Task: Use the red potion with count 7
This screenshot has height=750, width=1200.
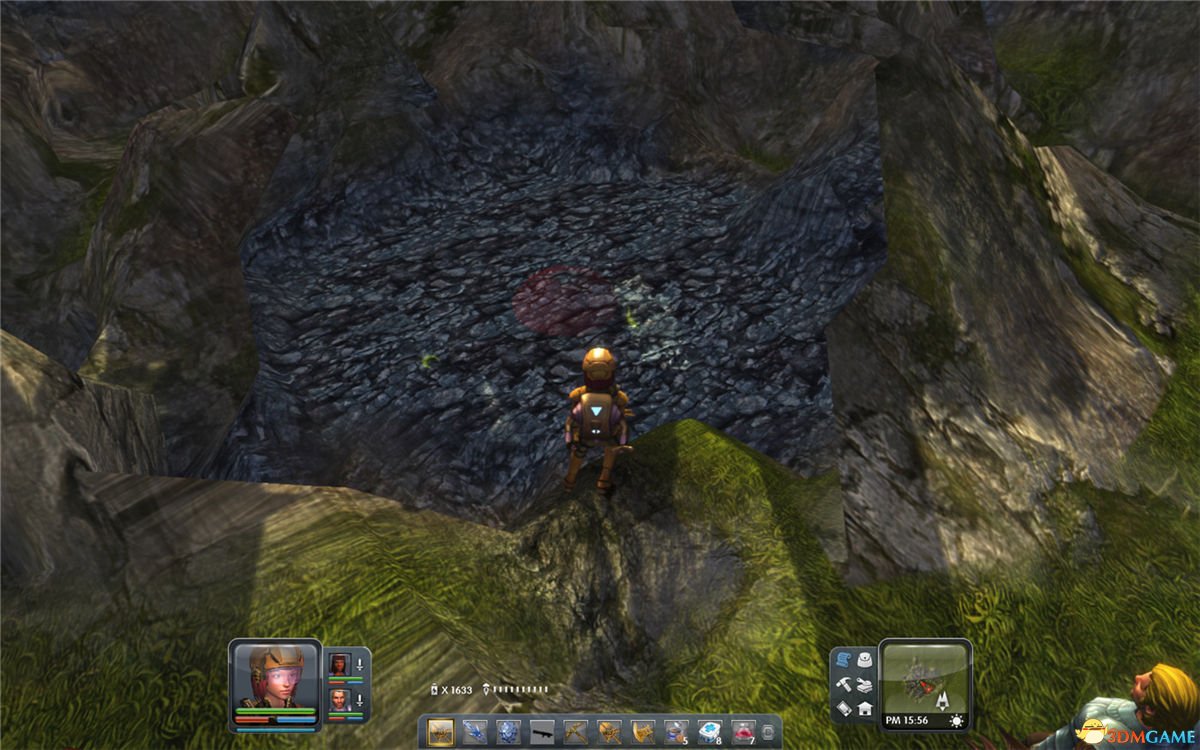Action: [x=744, y=731]
